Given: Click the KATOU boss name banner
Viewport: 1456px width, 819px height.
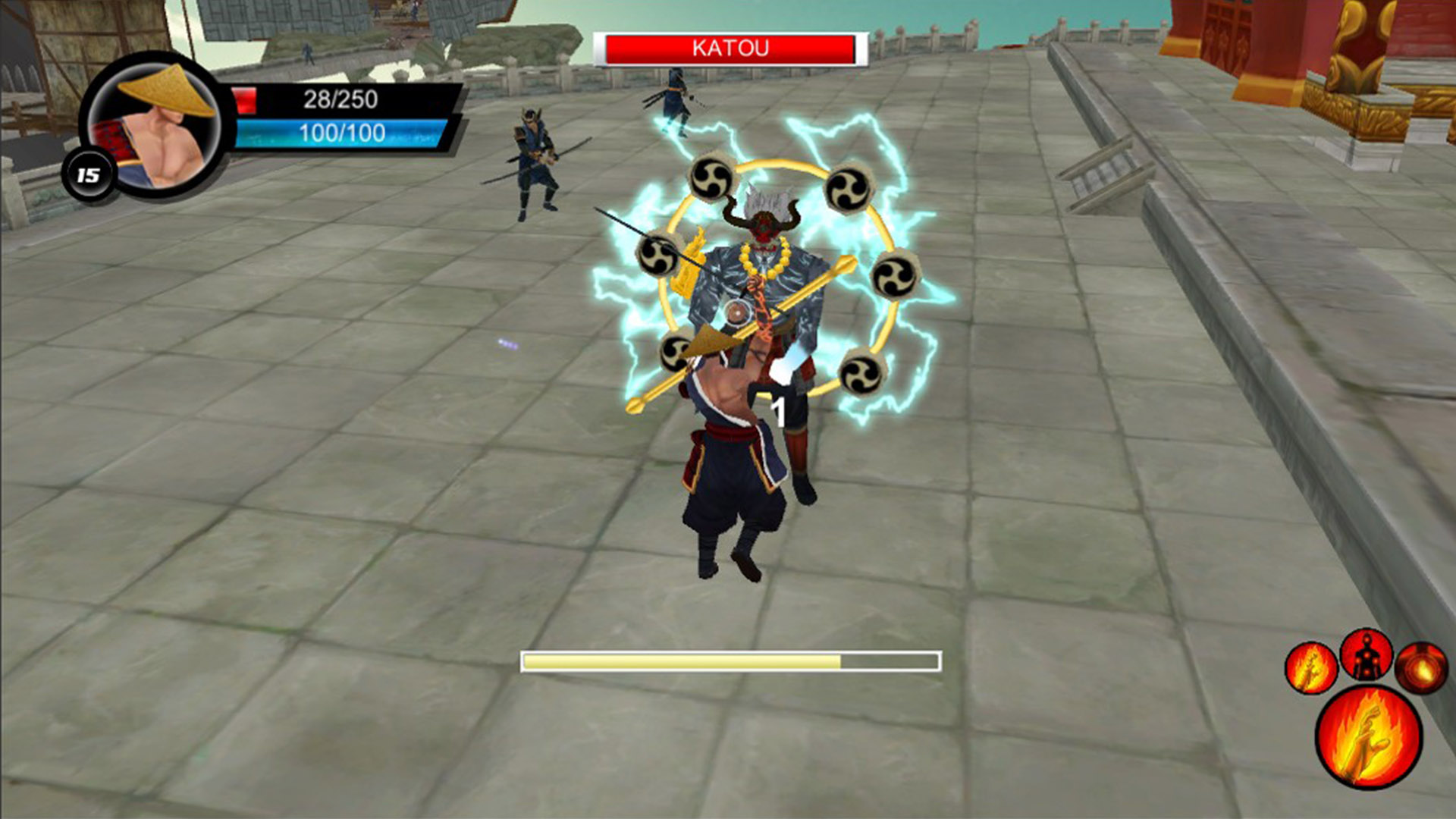Looking at the screenshot, I should [730, 48].
